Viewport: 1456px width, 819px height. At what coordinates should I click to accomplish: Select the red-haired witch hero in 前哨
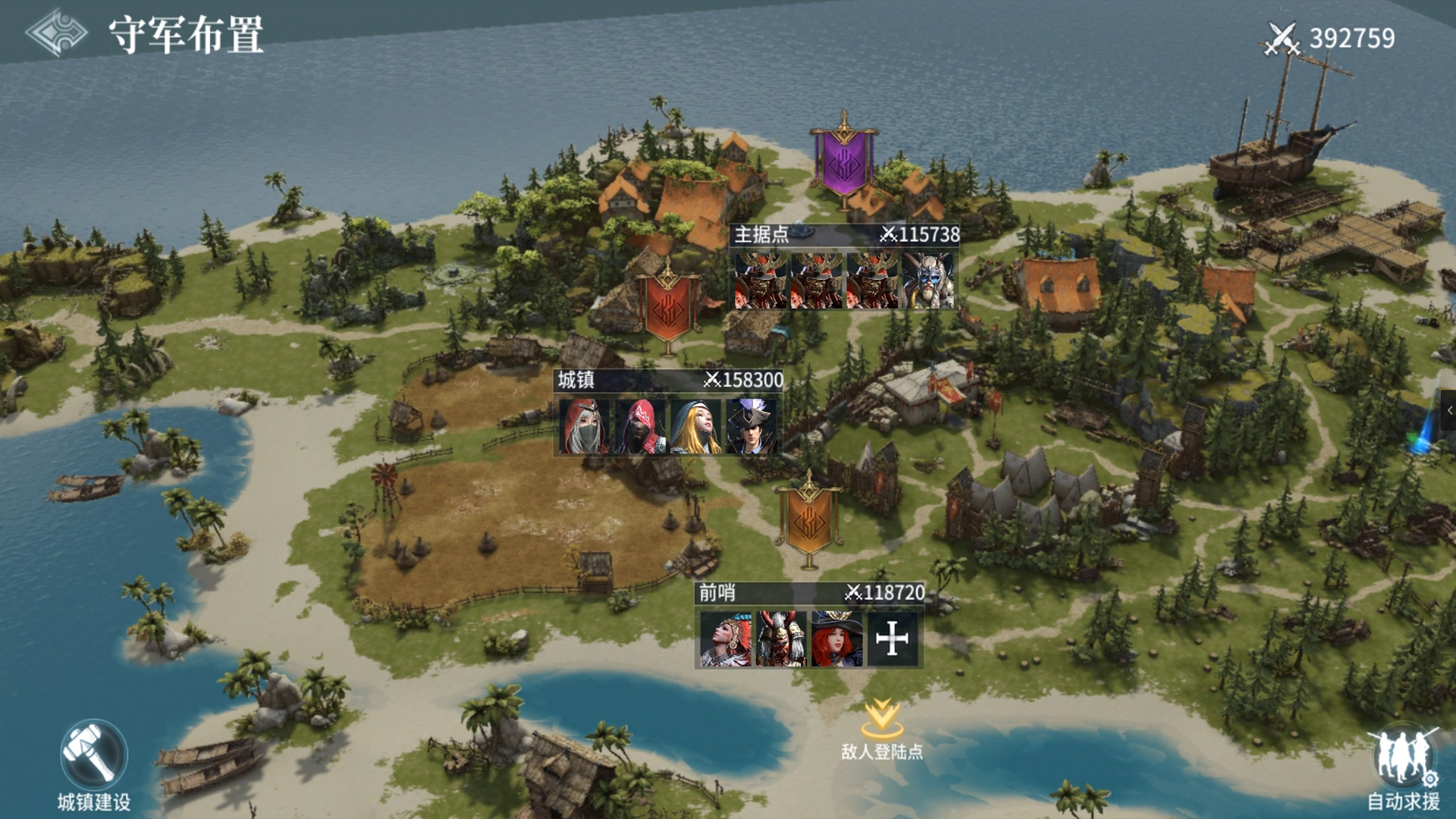point(836,639)
